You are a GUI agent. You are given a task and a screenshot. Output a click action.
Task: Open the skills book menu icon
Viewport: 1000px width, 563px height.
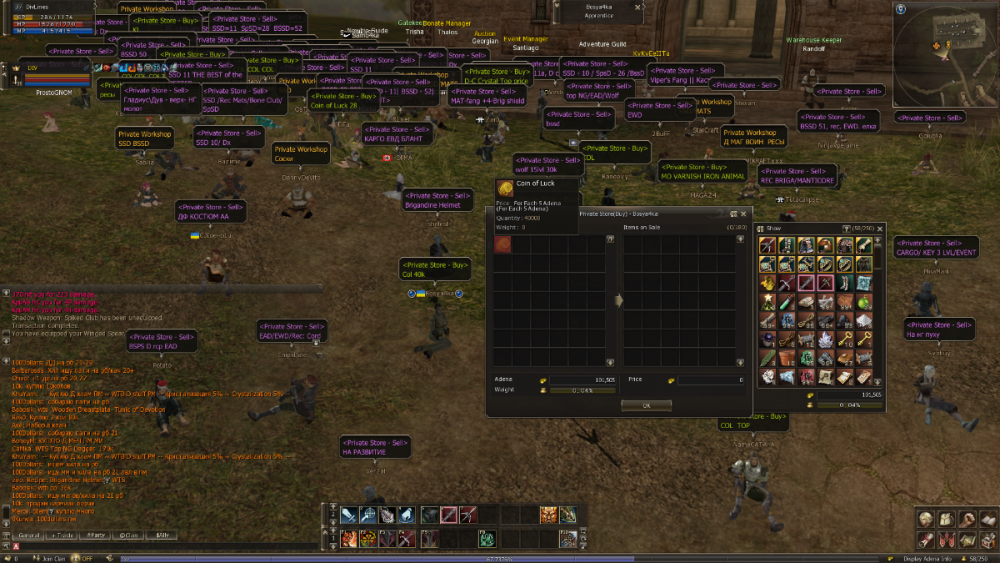click(x=987, y=518)
